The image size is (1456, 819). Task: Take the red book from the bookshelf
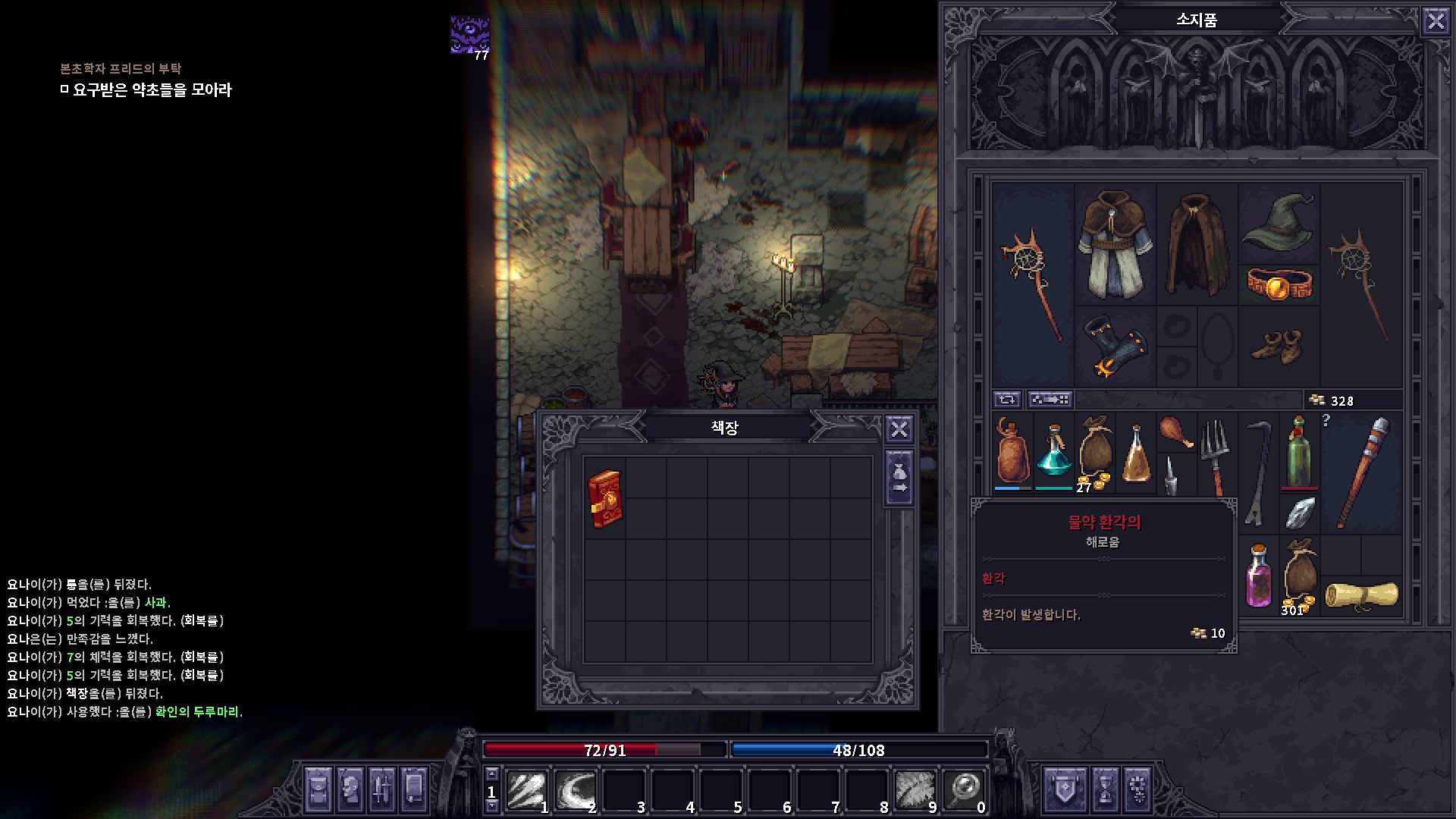[x=605, y=498]
